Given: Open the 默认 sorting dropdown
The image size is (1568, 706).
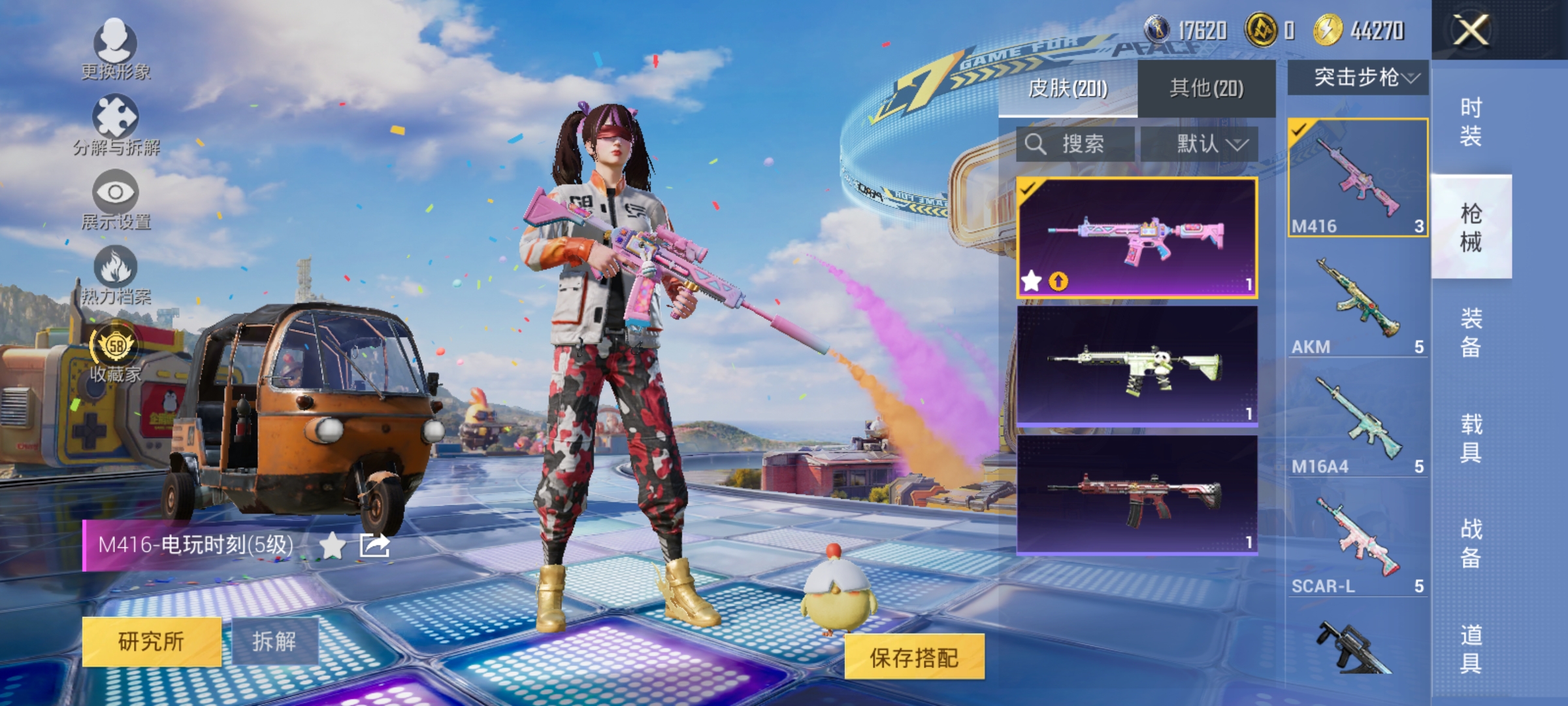Looking at the screenshot, I should 1212,144.
